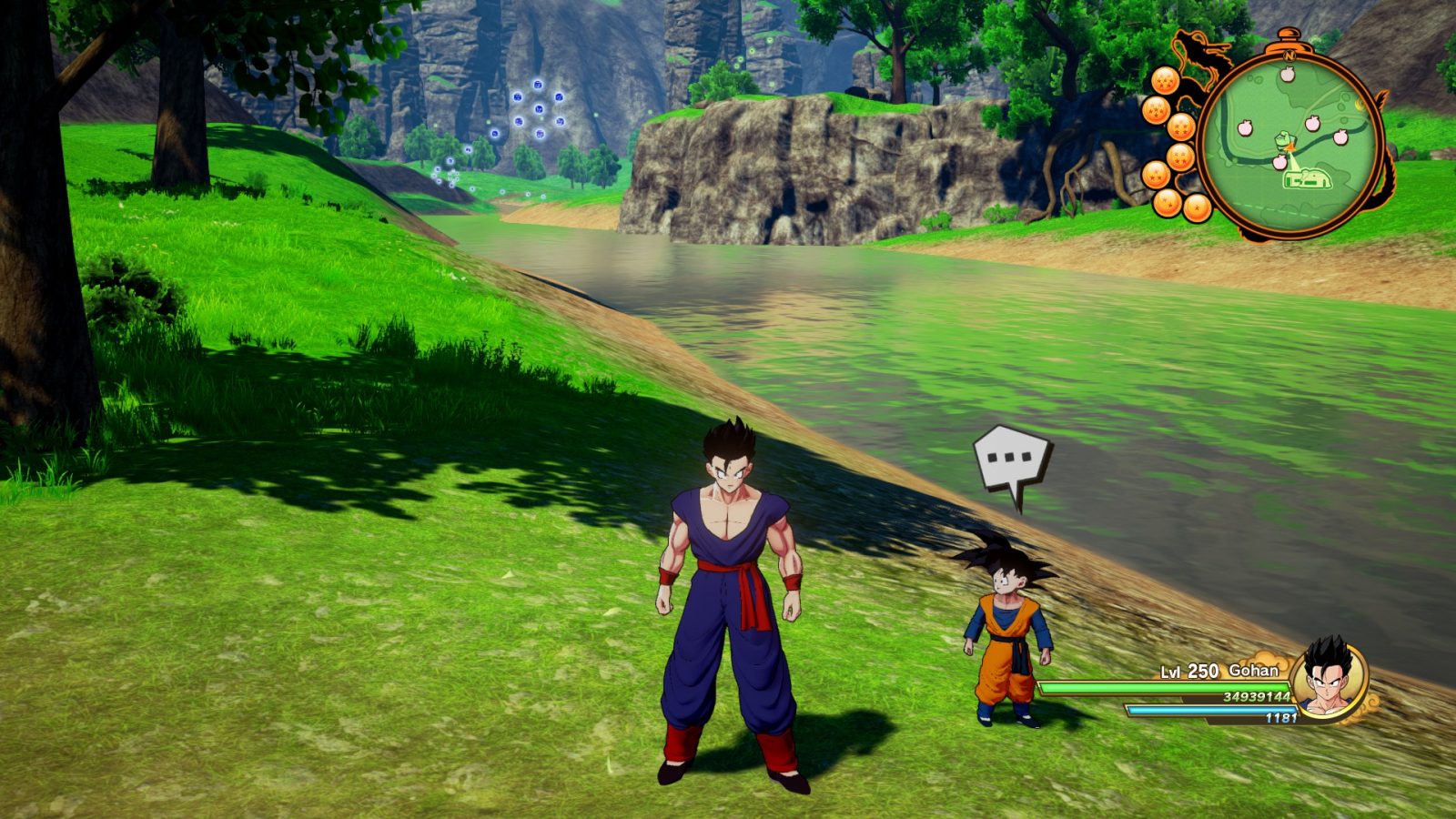This screenshot has width=1456, height=819.
Task: Click Gohan's character portrait
Action: (x=1328, y=679)
